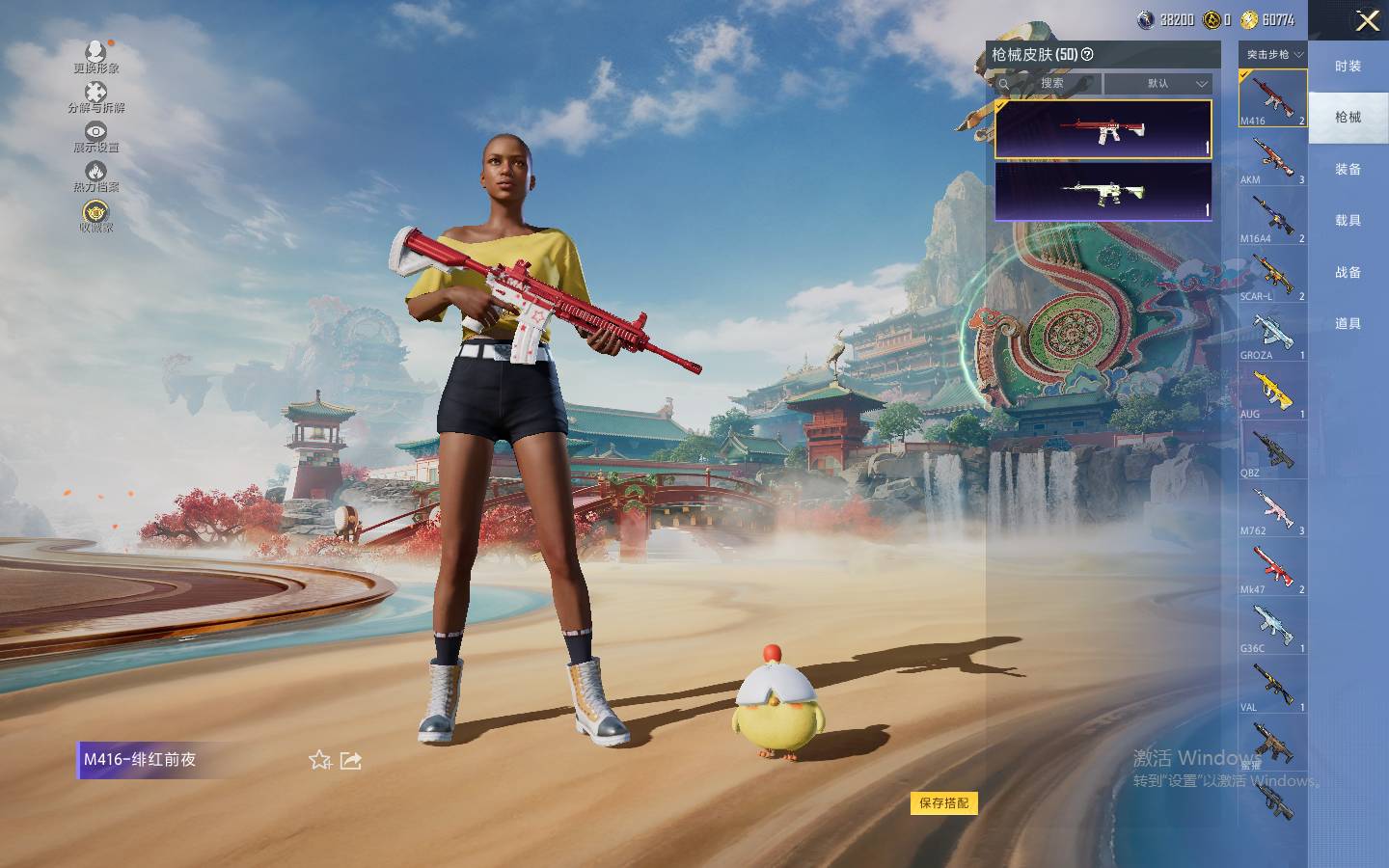Go to the 战备 tab
1389x868 pixels.
[1348, 273]
